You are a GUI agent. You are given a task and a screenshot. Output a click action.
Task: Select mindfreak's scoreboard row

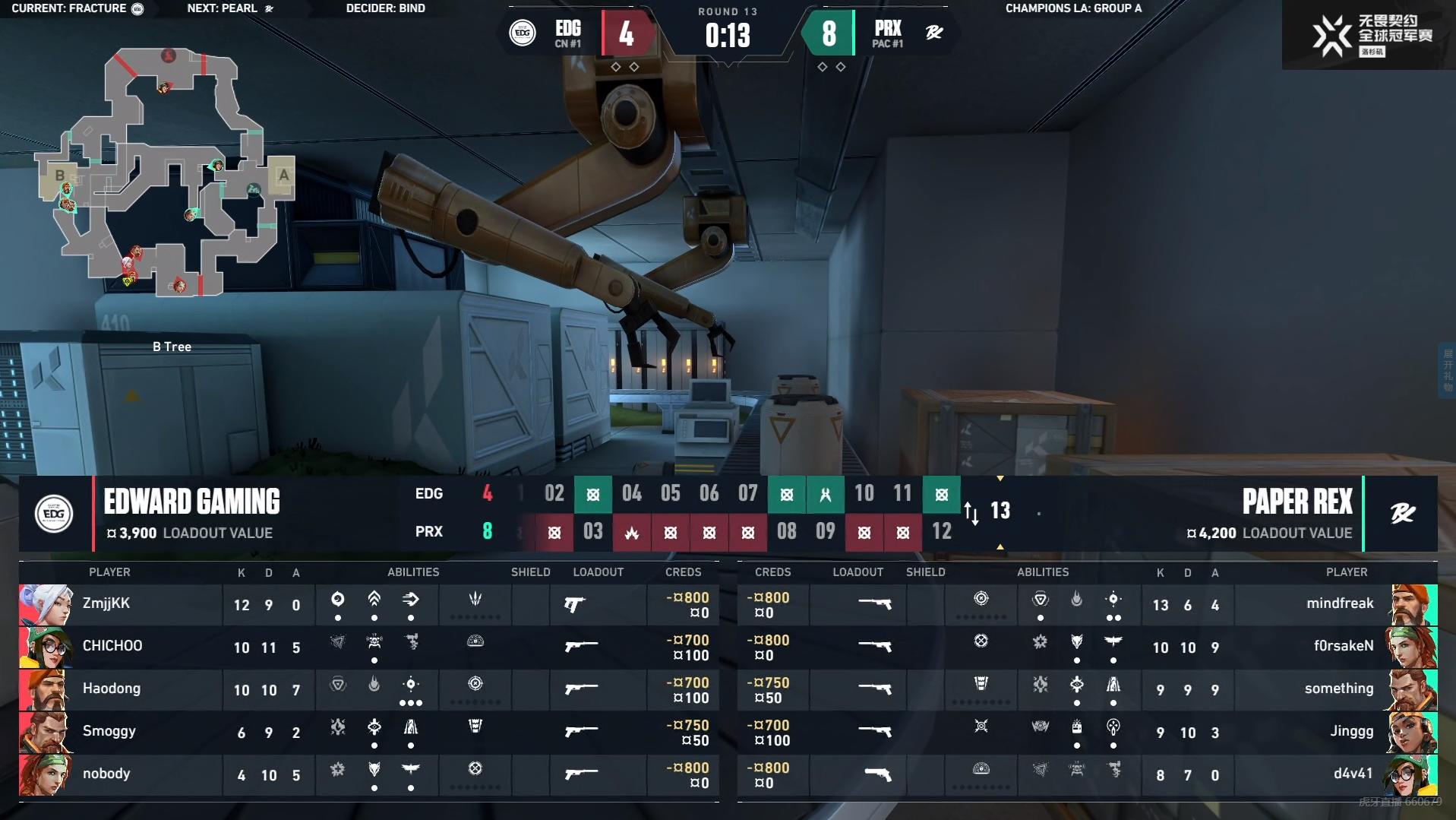click(x=1339, y=604)
